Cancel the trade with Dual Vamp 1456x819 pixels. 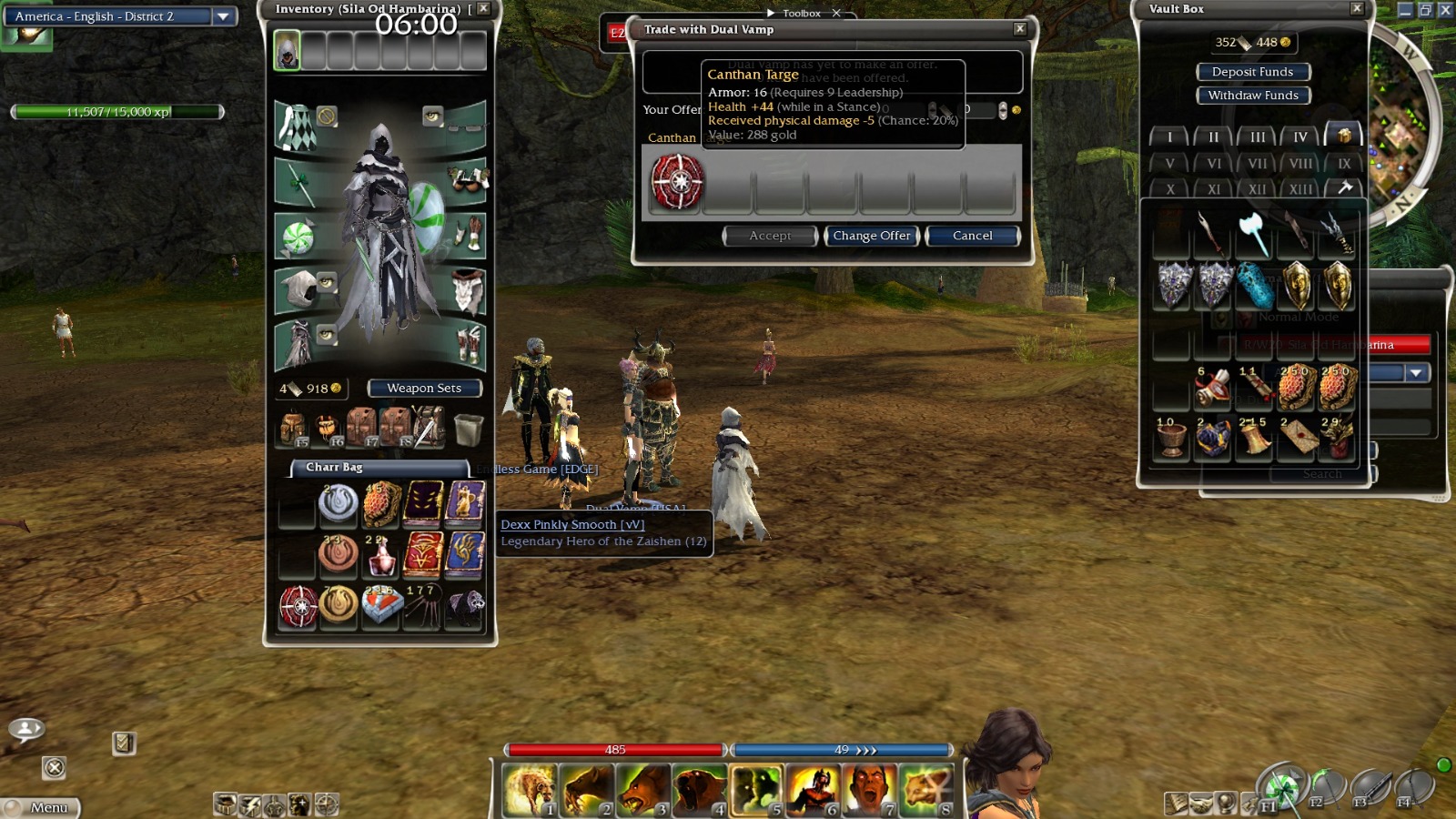coord(972,236)
